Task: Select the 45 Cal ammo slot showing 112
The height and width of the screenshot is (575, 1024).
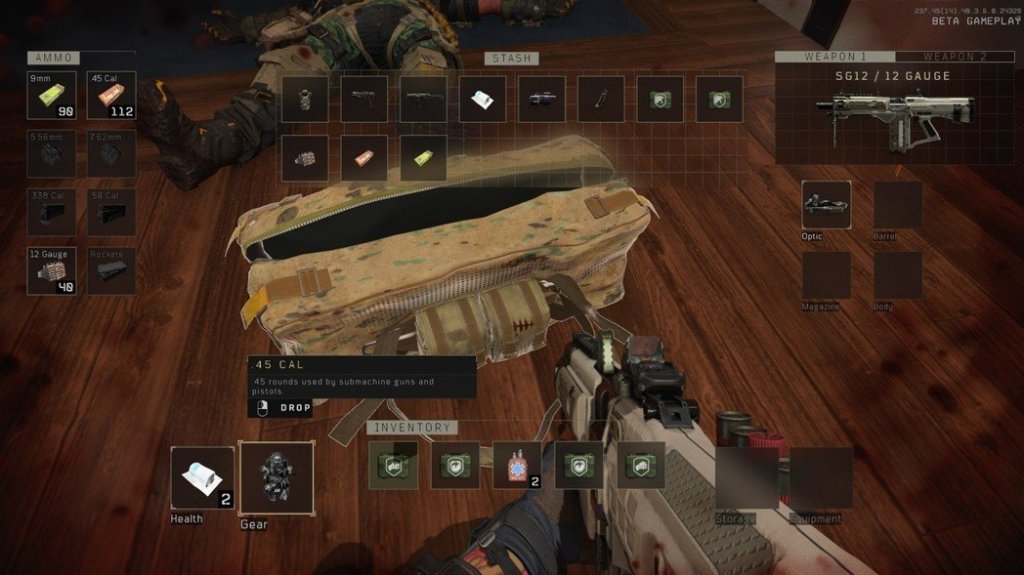Action: (x=112, y=97)
